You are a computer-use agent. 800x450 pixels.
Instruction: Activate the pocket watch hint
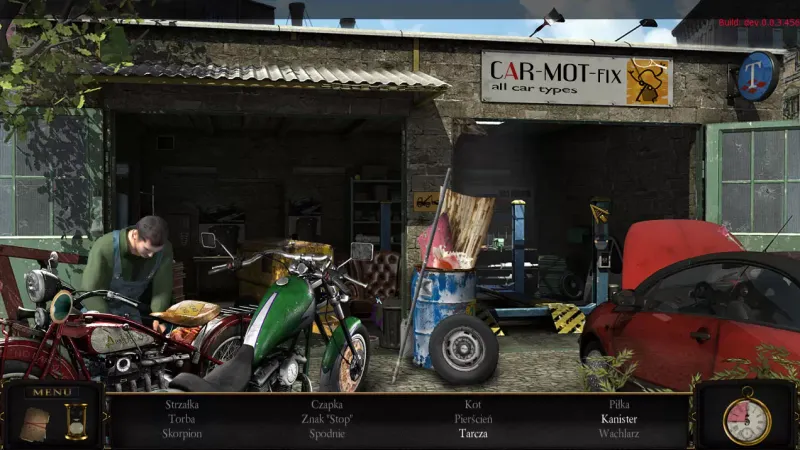coord(746,420)
